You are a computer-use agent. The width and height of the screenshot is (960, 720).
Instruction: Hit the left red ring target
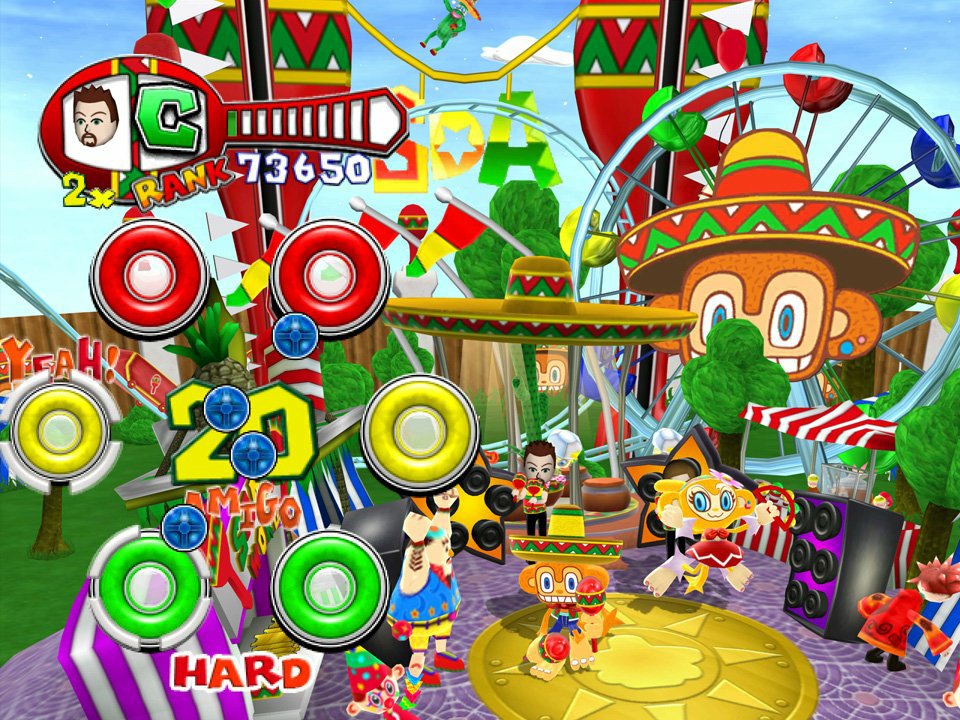click(149, 272)
